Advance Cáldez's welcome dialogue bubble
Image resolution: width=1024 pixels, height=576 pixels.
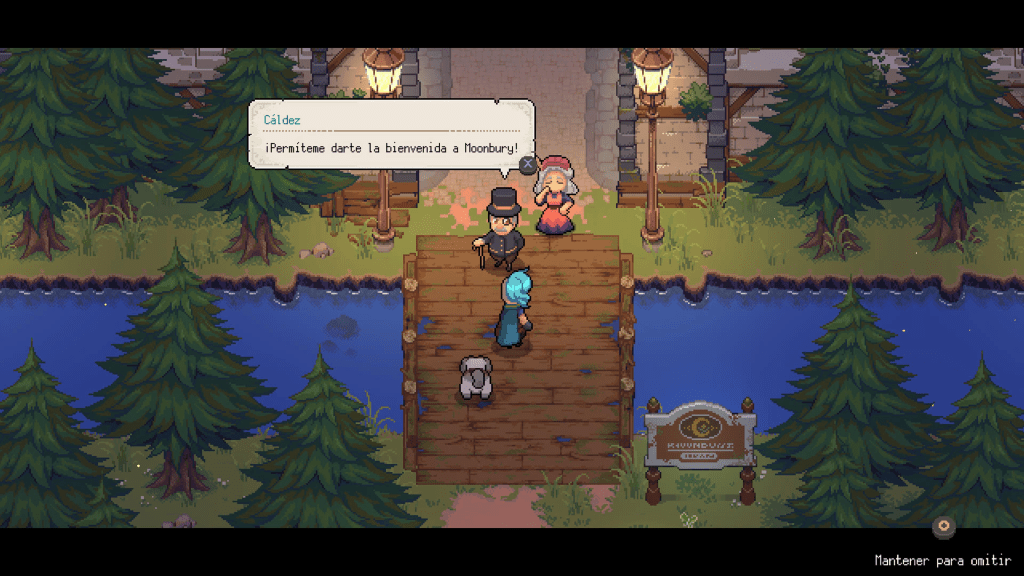[527, 164]
